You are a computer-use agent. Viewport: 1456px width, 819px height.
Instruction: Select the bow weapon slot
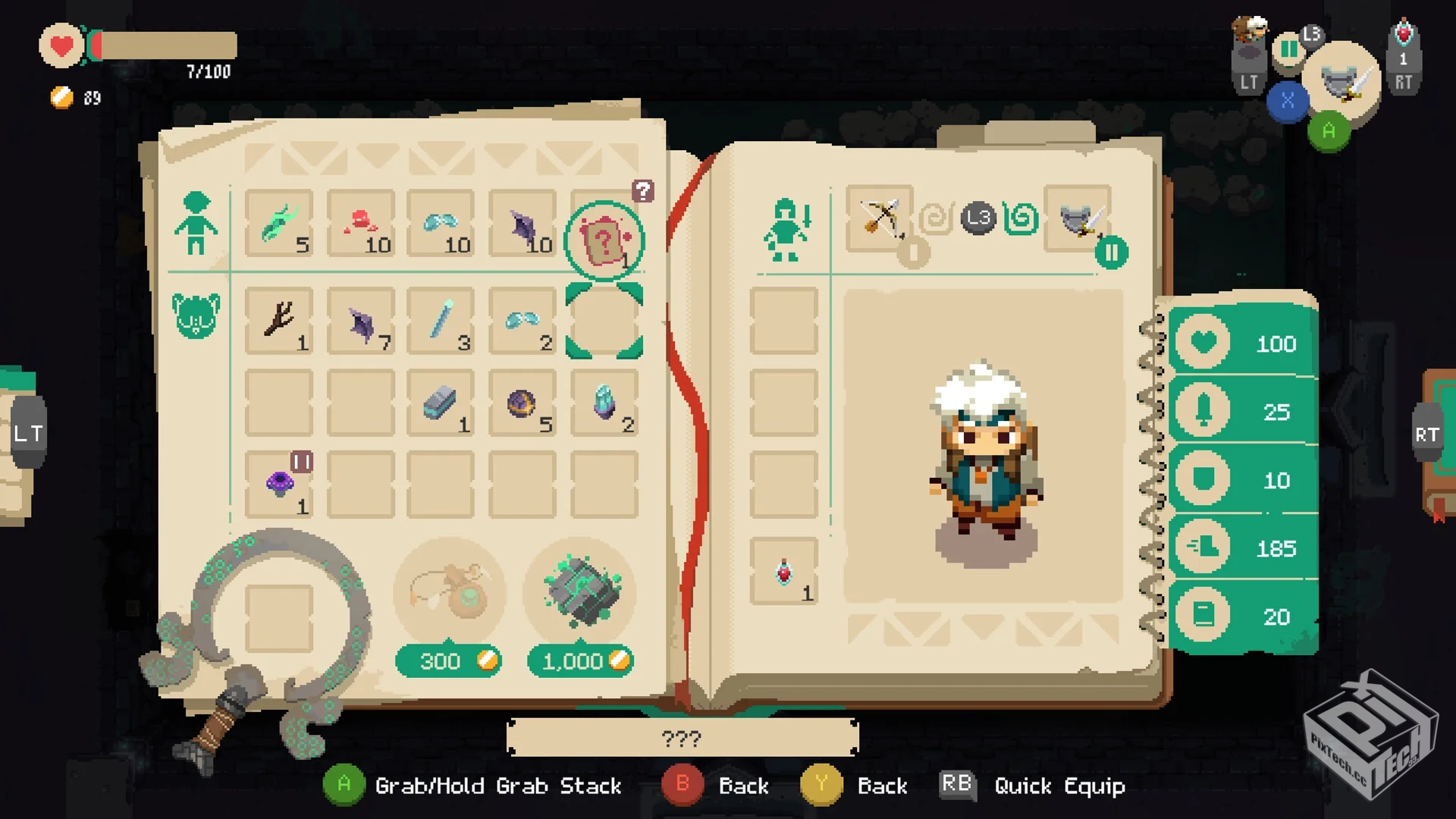pyautogui.click(x=880, y=218)
